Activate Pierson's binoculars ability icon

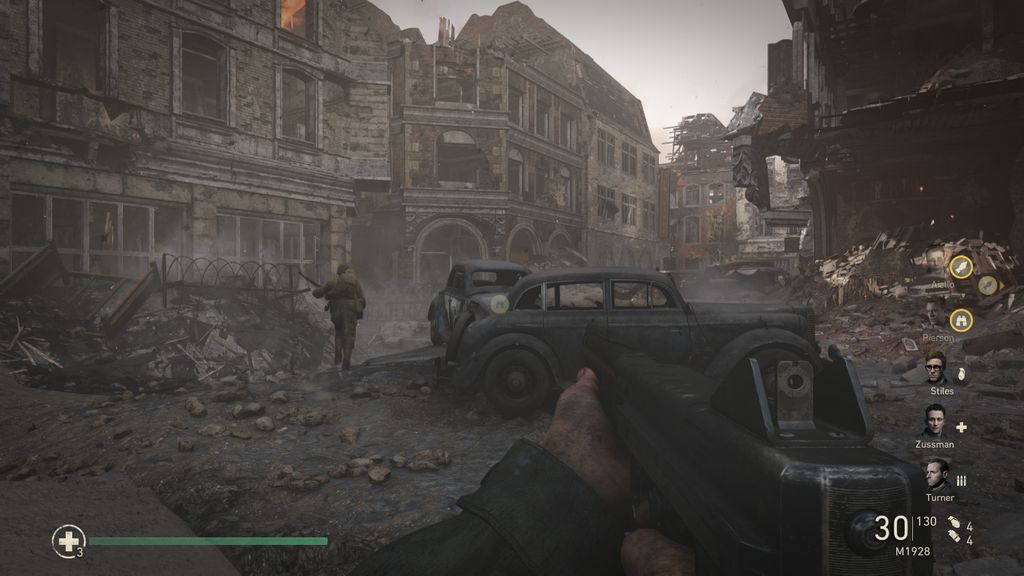point(962,319)
